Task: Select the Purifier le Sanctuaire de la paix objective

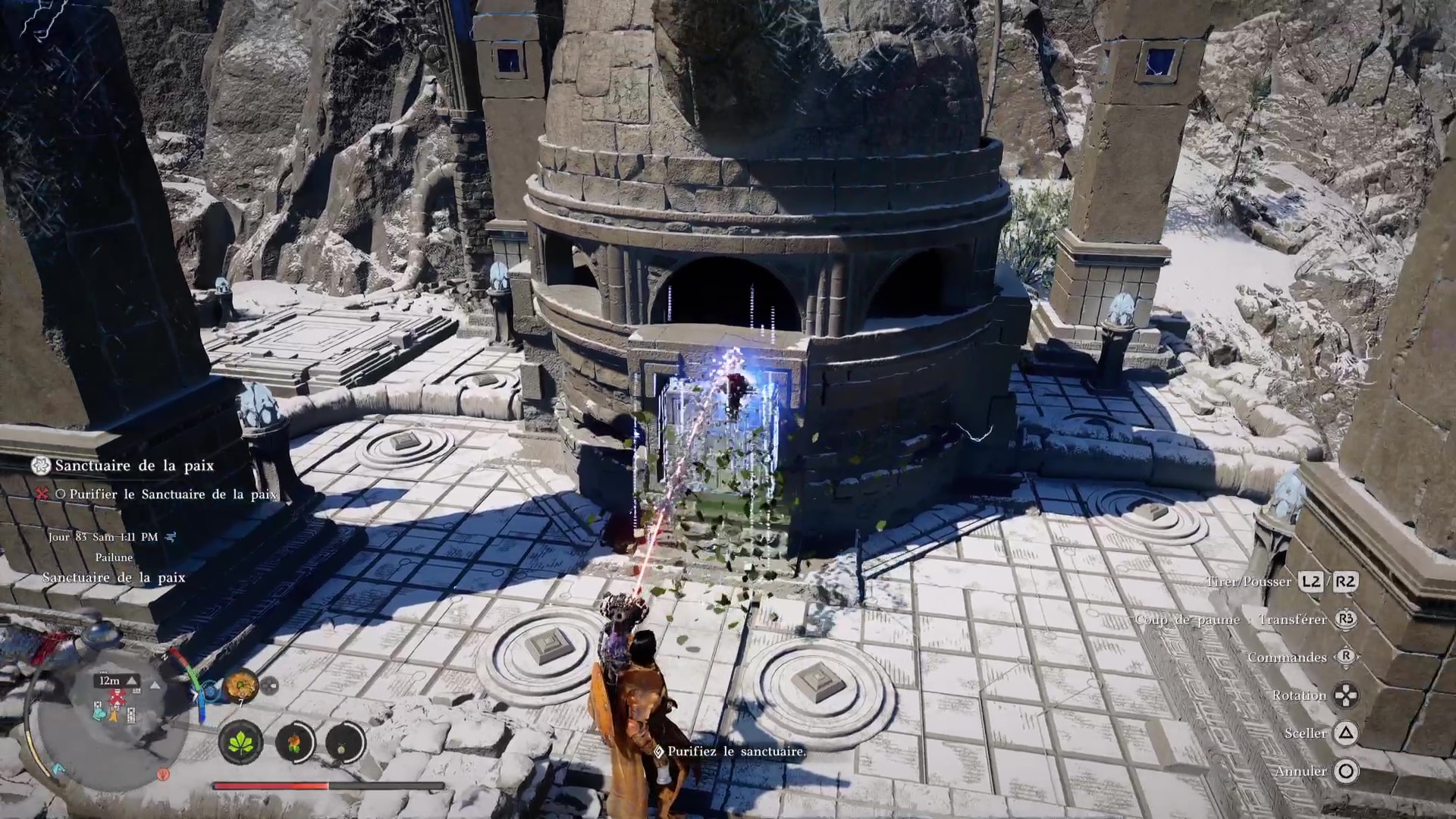Action: [x=173, y=494]
